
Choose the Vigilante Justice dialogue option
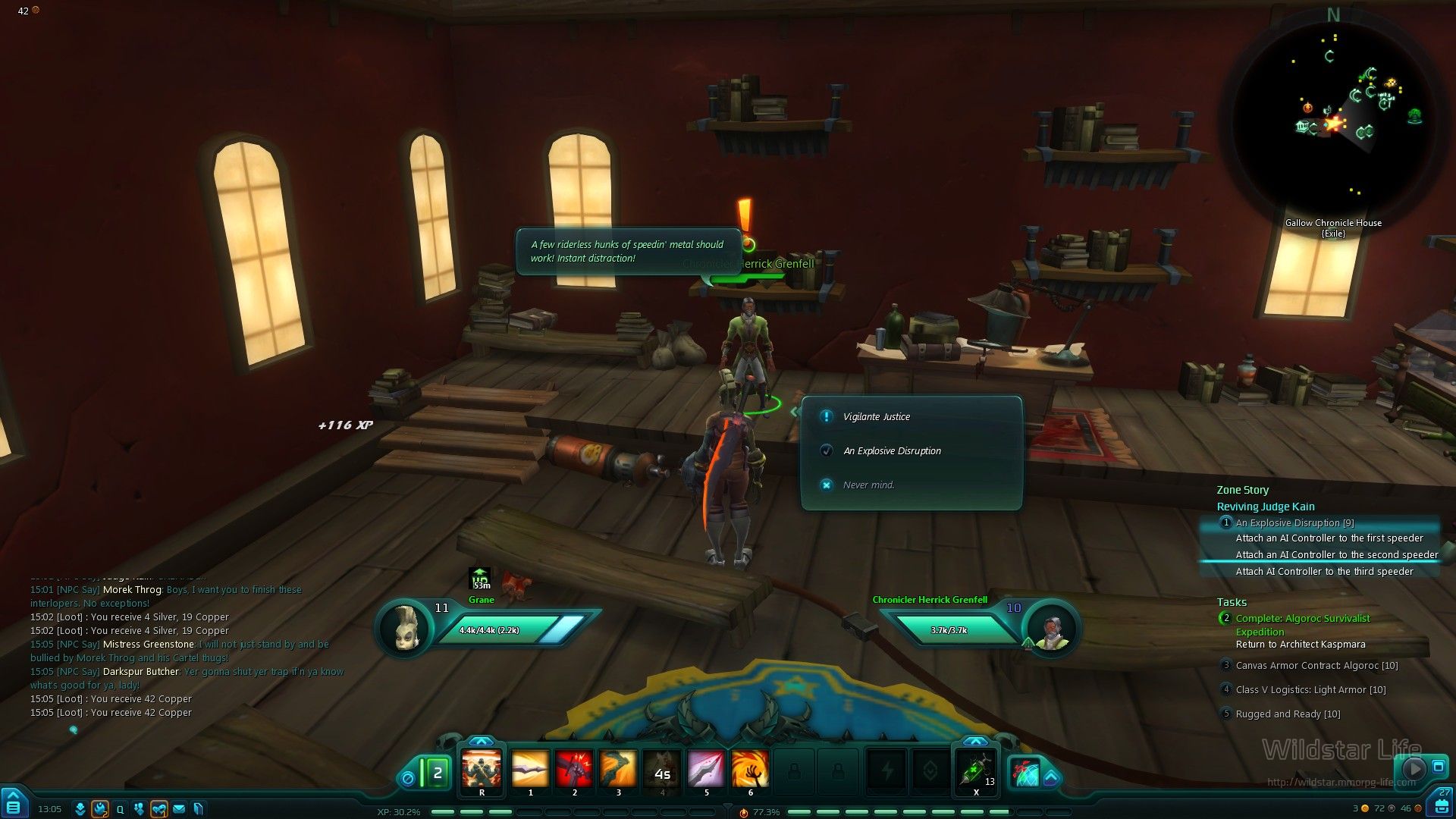pyautogui.click(x=876, y=416)
